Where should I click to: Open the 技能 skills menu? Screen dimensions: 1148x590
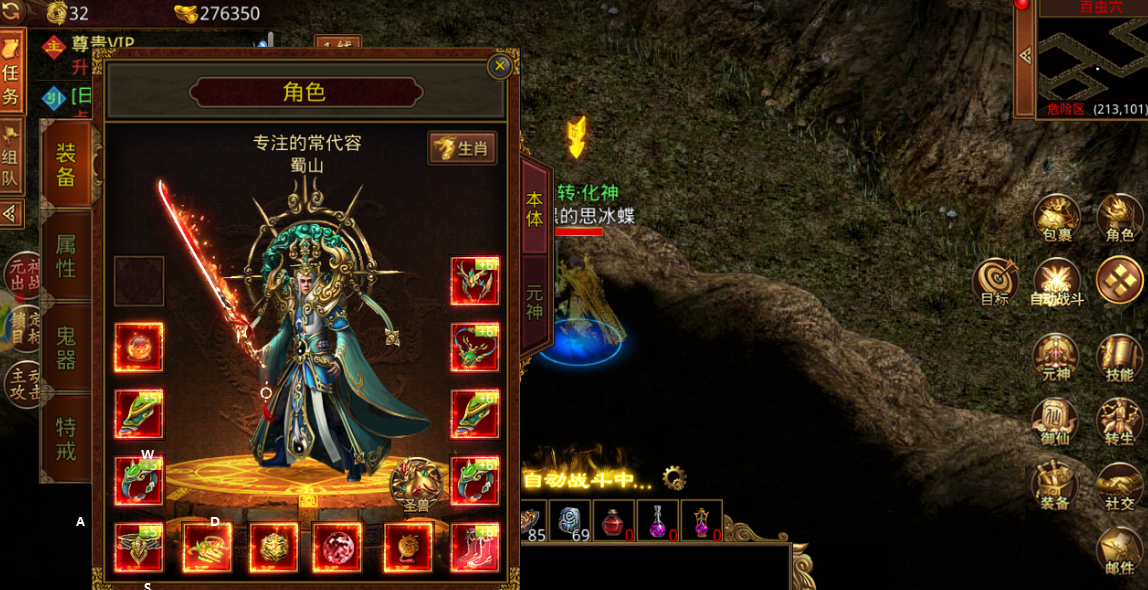point(1119,358)
